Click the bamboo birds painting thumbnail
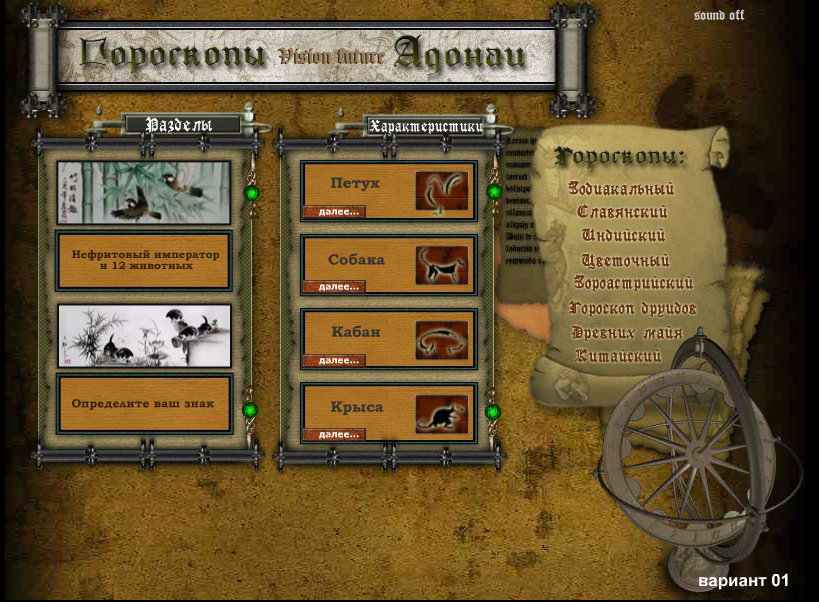 (x=143, y=192)
